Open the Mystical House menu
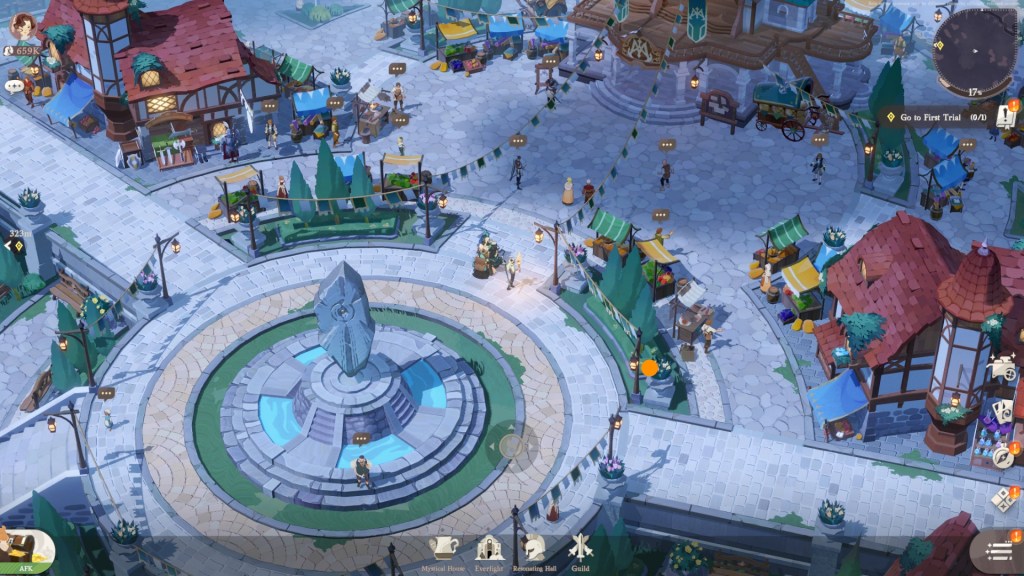 (x=443, y=549)
